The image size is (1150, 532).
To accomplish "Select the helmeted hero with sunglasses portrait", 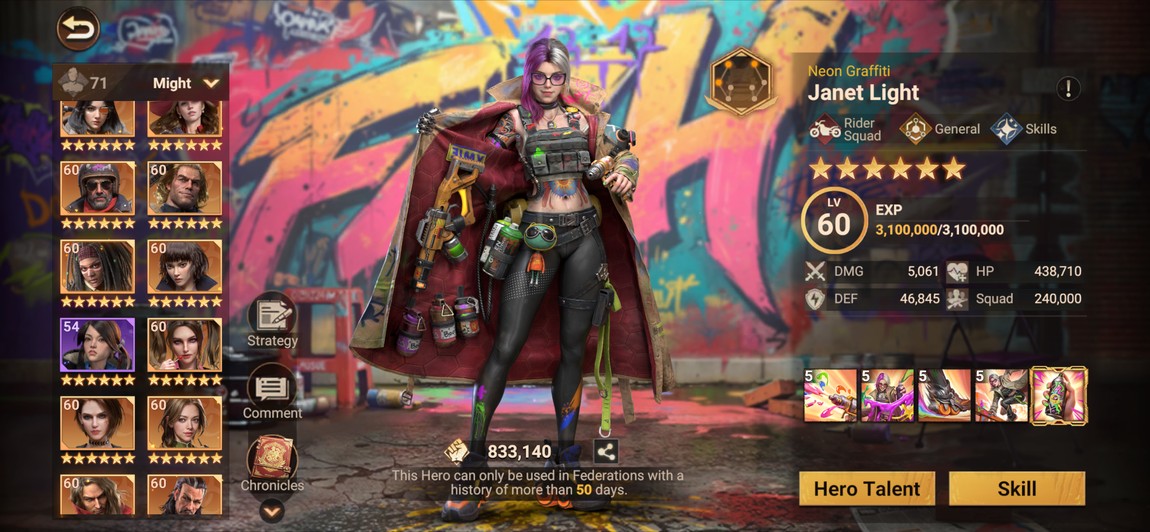I will coord(97,188).
